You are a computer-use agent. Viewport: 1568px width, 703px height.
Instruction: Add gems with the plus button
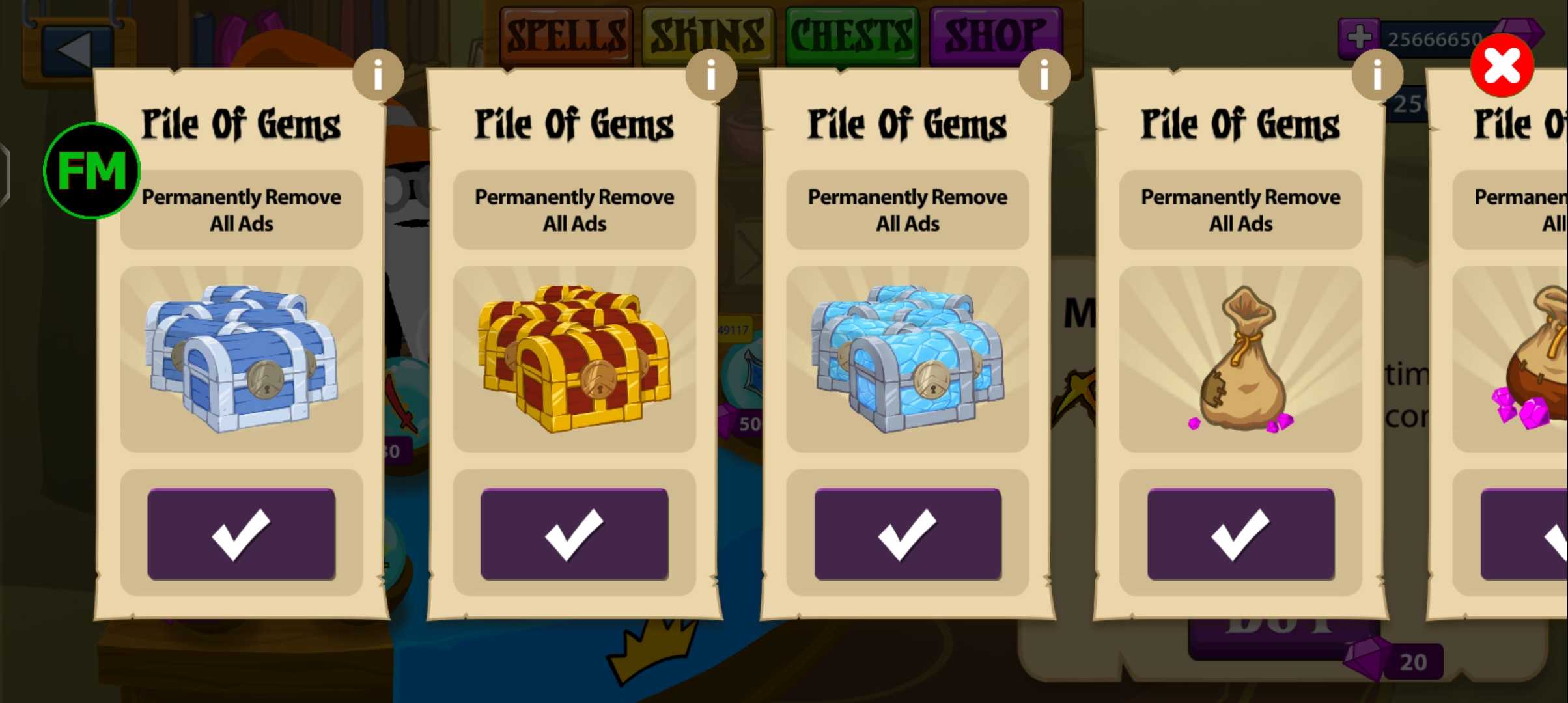pyautogui.click(x=1359, y=37)
